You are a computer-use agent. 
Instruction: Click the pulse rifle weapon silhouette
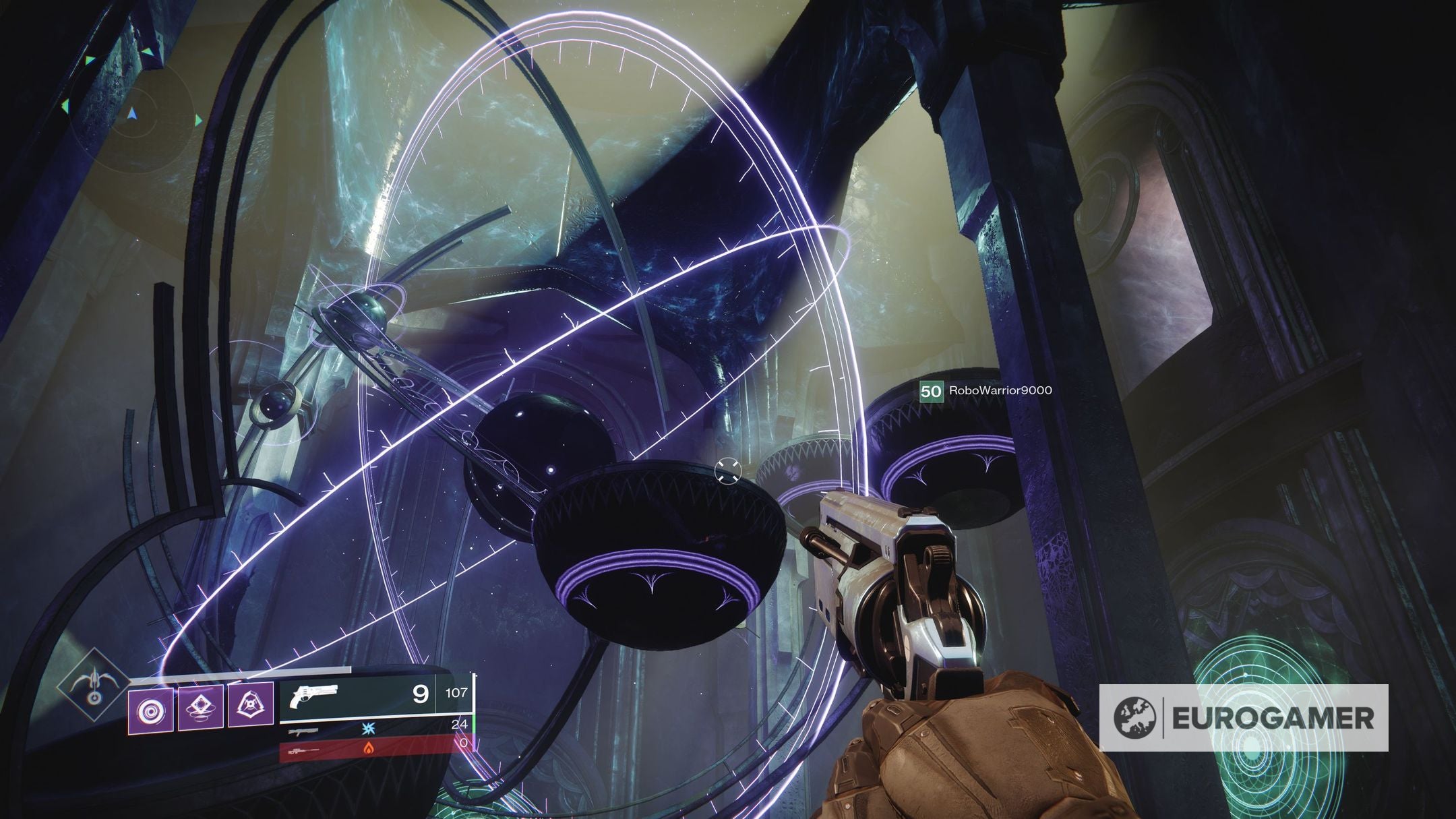click(303, 732)
